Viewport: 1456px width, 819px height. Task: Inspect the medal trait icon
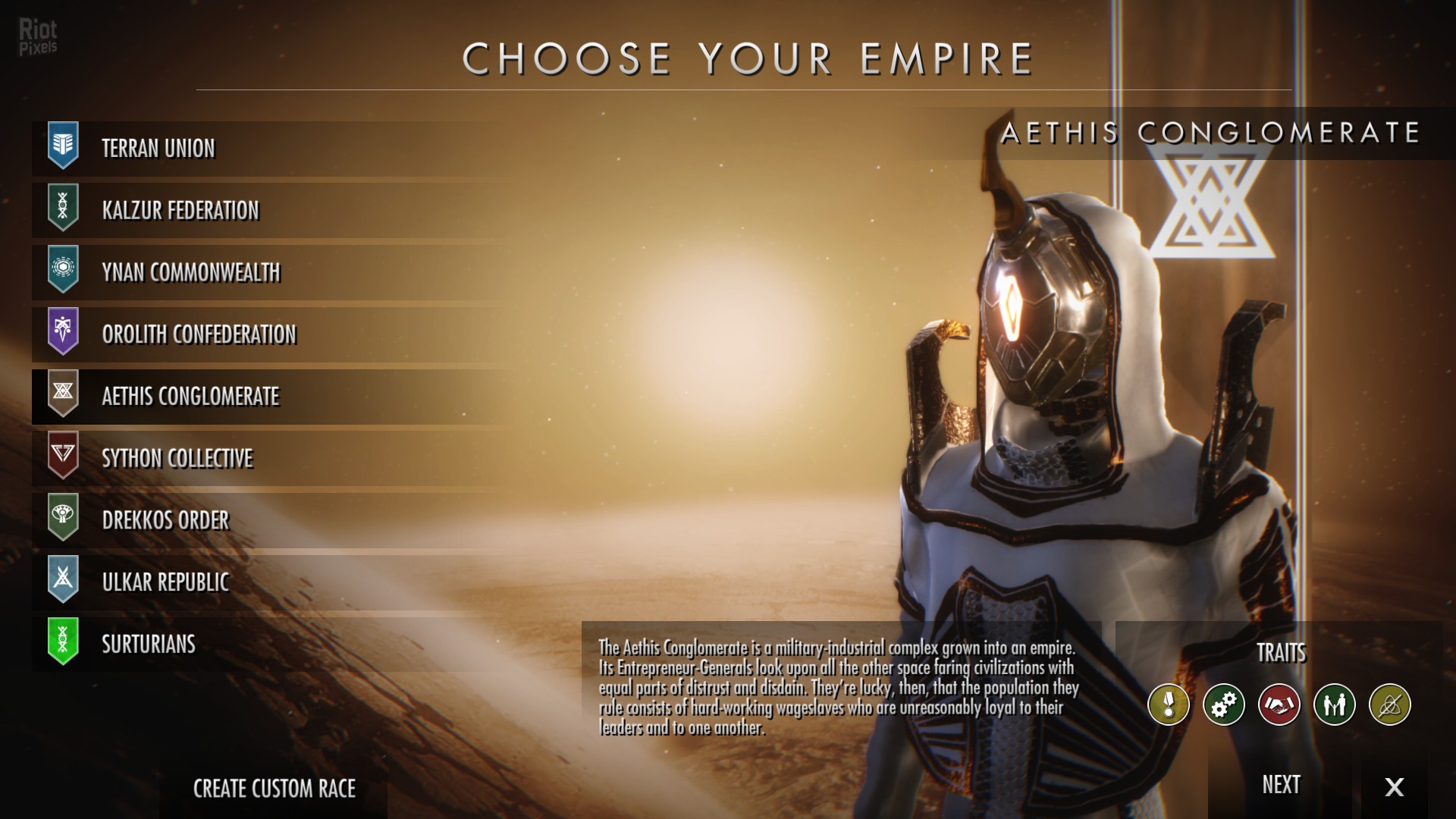(x=1169, y=704)
